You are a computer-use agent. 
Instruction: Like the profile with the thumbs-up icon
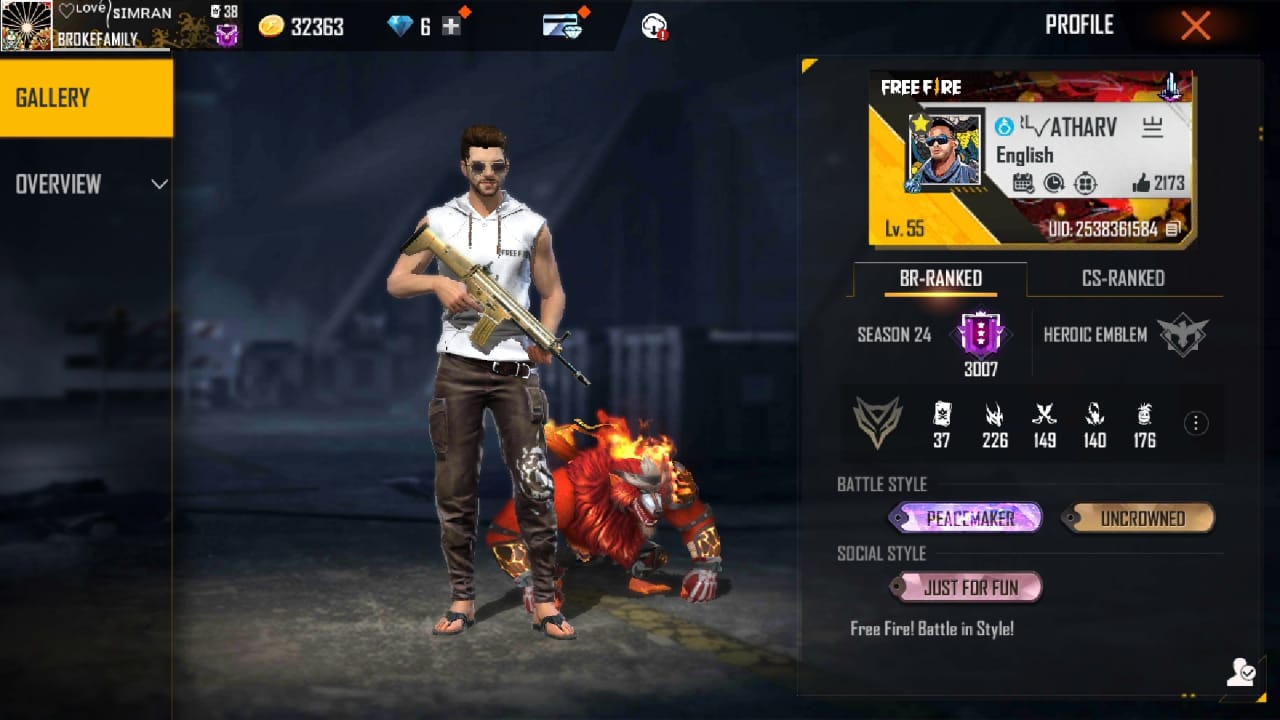click(1141, 183)
